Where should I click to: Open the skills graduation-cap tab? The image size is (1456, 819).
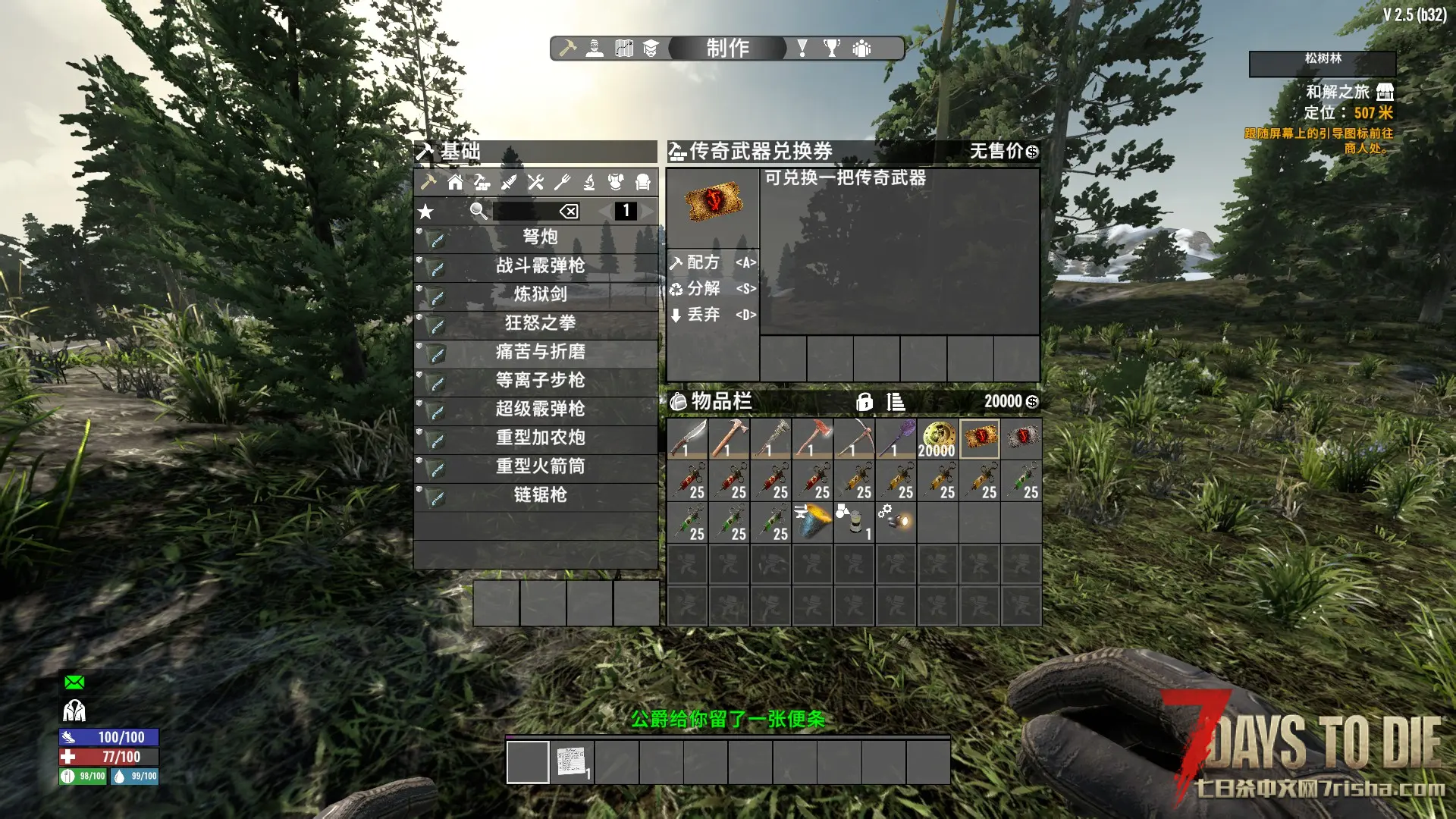pyautogui.click(x=651, y=49)
